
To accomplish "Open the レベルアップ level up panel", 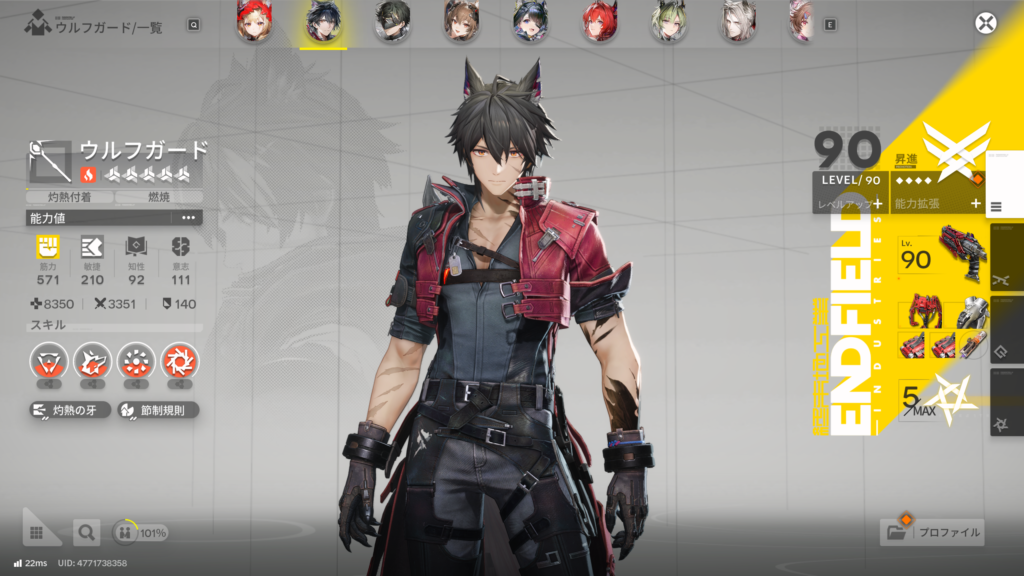I will pyautogui.click(x=848, y=203).
